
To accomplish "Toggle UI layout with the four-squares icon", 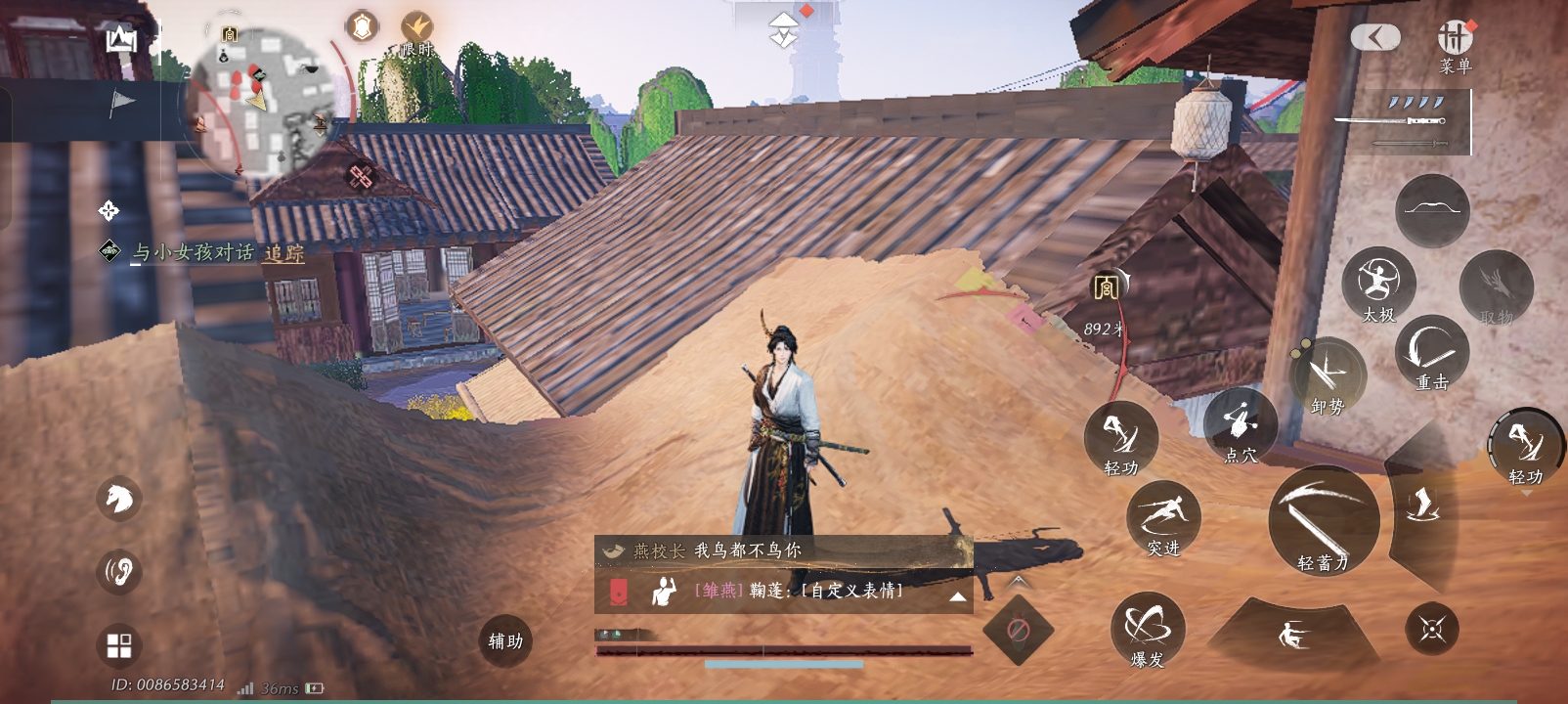I will click(117, 644).
